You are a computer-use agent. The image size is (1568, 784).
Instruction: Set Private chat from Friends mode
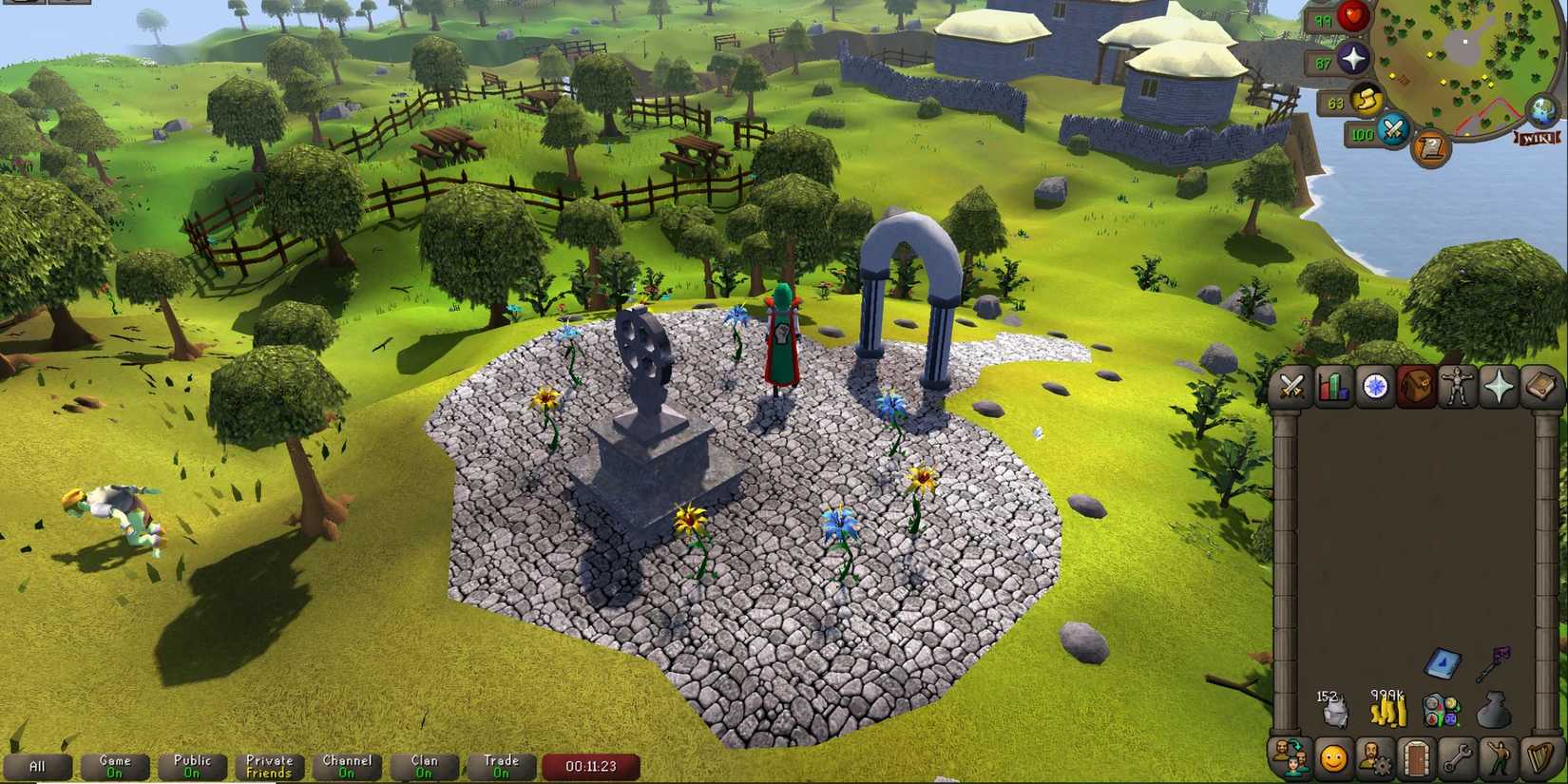[x=269, y=766]
